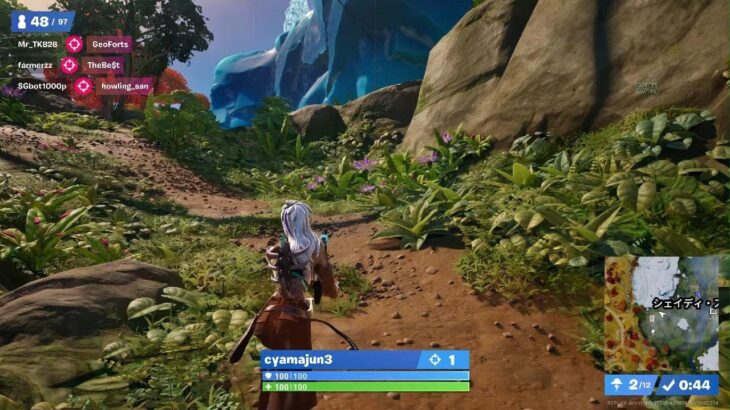
Task: Choose the howling_san elimination feed entry
Action: (x=126, y=86)
